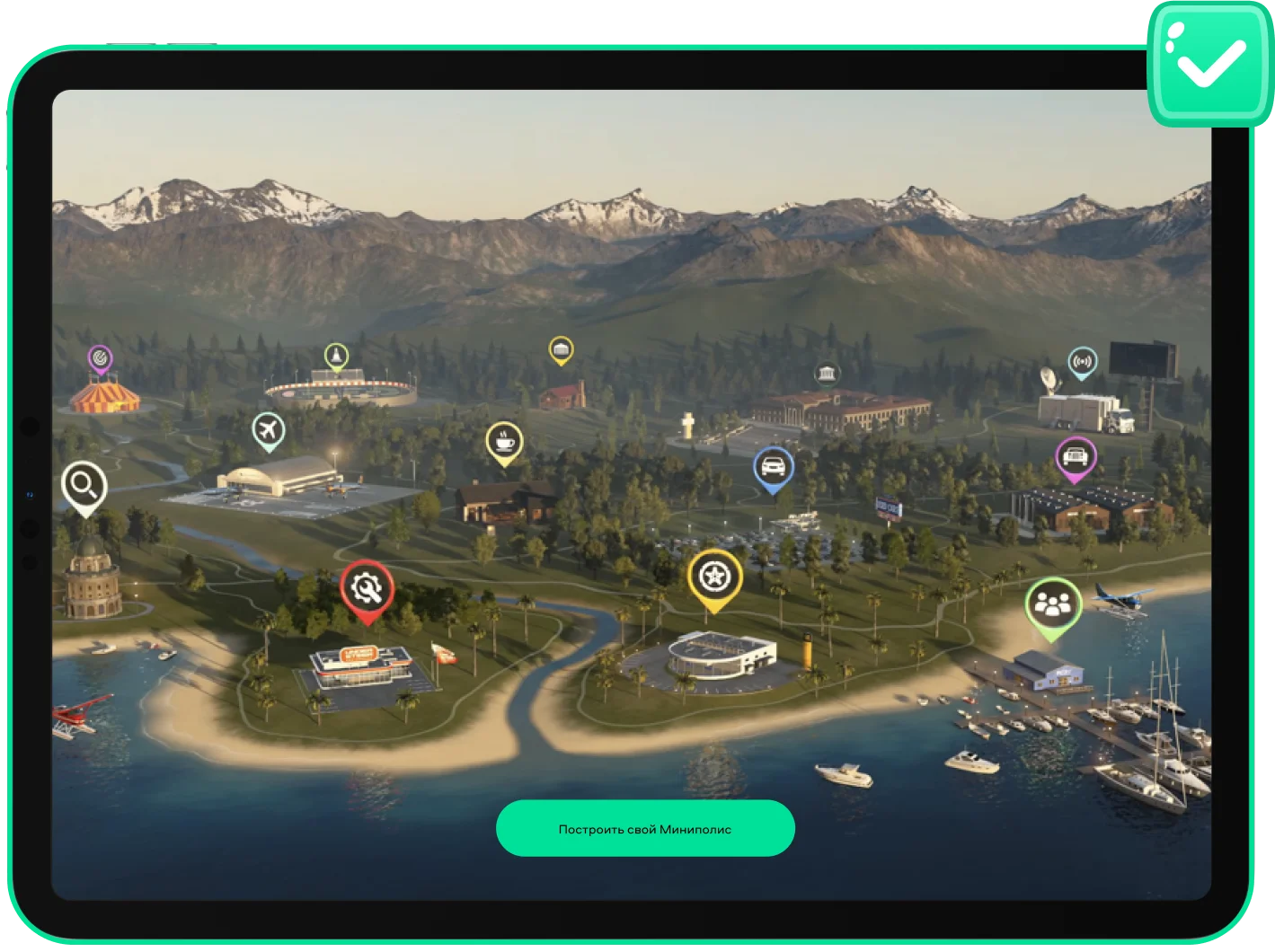Choose the pink car map pin
This screenshot has height=952, width=1275.
pos(1075,457)
